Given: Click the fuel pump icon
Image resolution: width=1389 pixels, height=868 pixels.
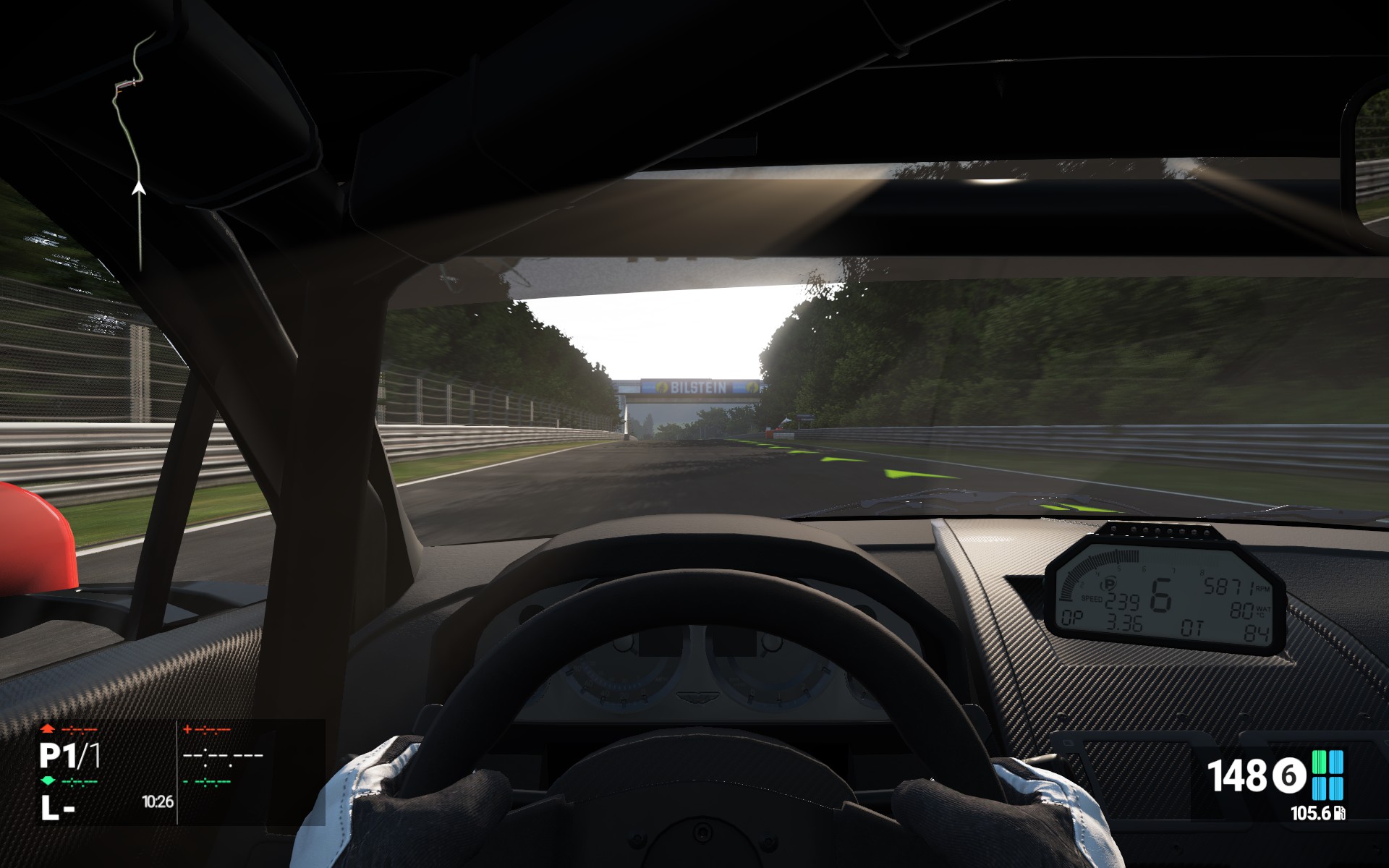Looking at the screenshot, I should (x=1340, y=814).
